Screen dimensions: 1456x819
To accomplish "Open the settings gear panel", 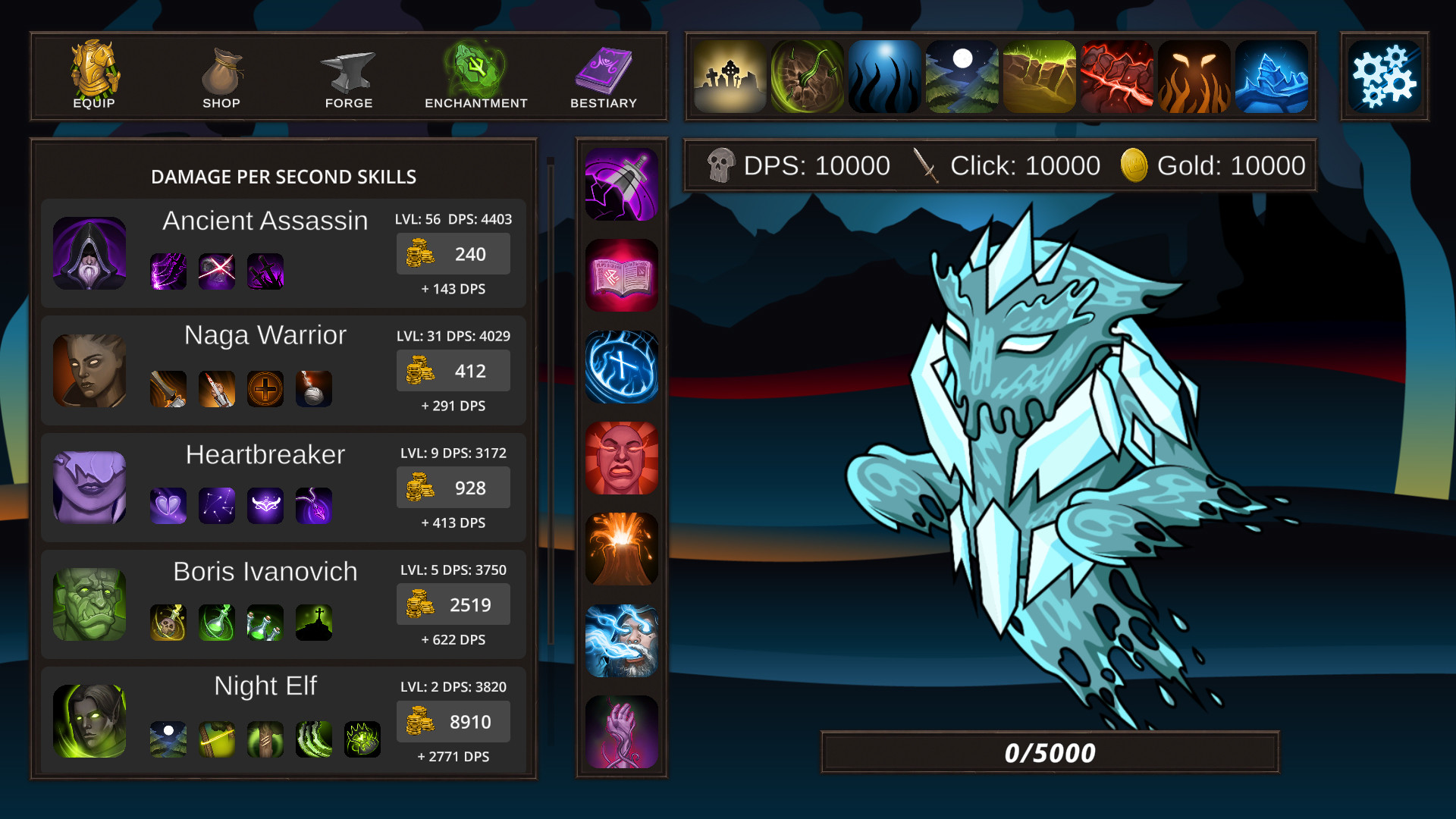I will pyautogui.click(x=1385, y=76).
